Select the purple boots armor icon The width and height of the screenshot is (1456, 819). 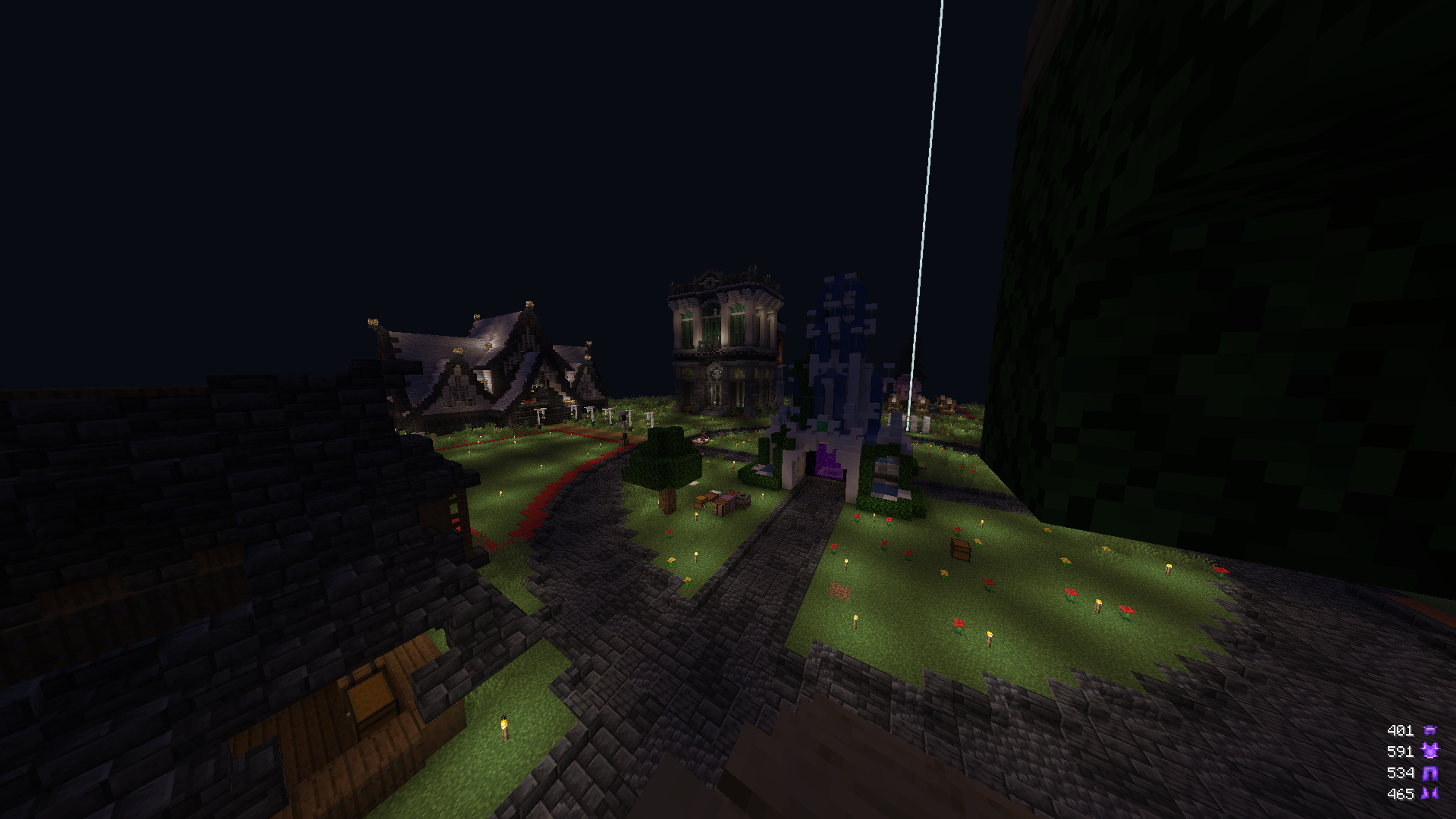click(1430, 794)
